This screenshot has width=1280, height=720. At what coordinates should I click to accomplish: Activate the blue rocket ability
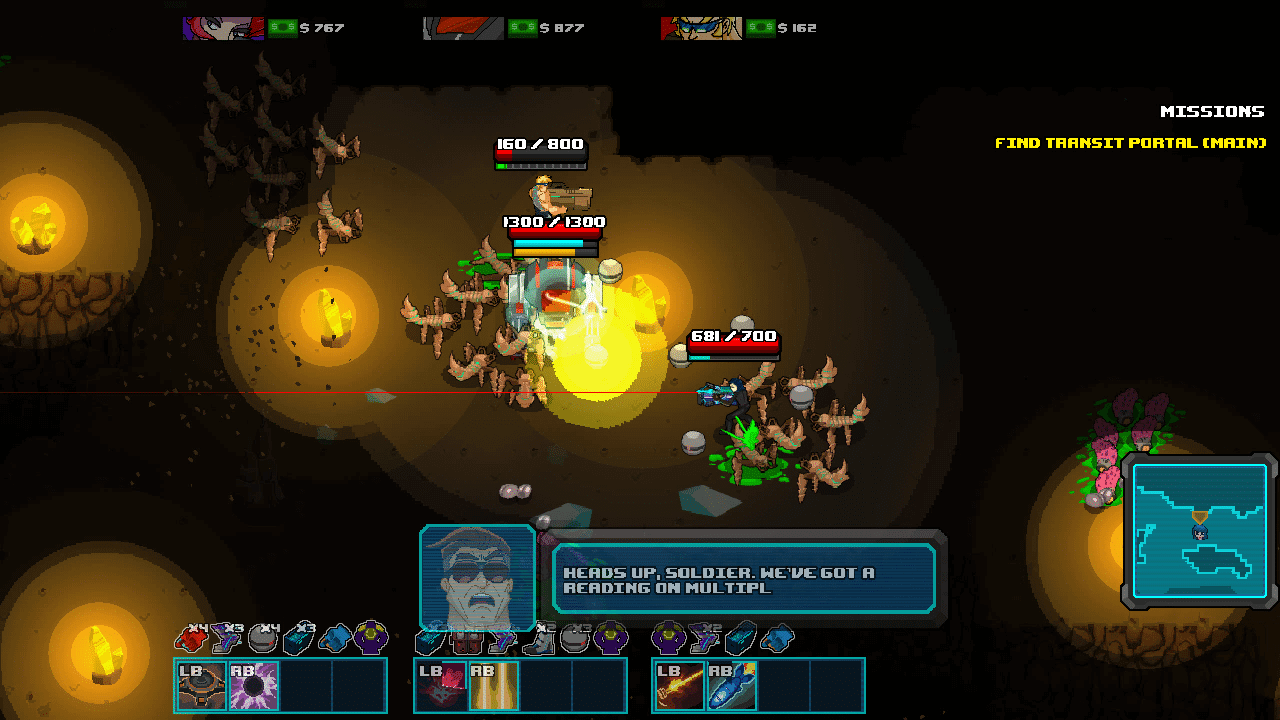[x=732, y=686]
